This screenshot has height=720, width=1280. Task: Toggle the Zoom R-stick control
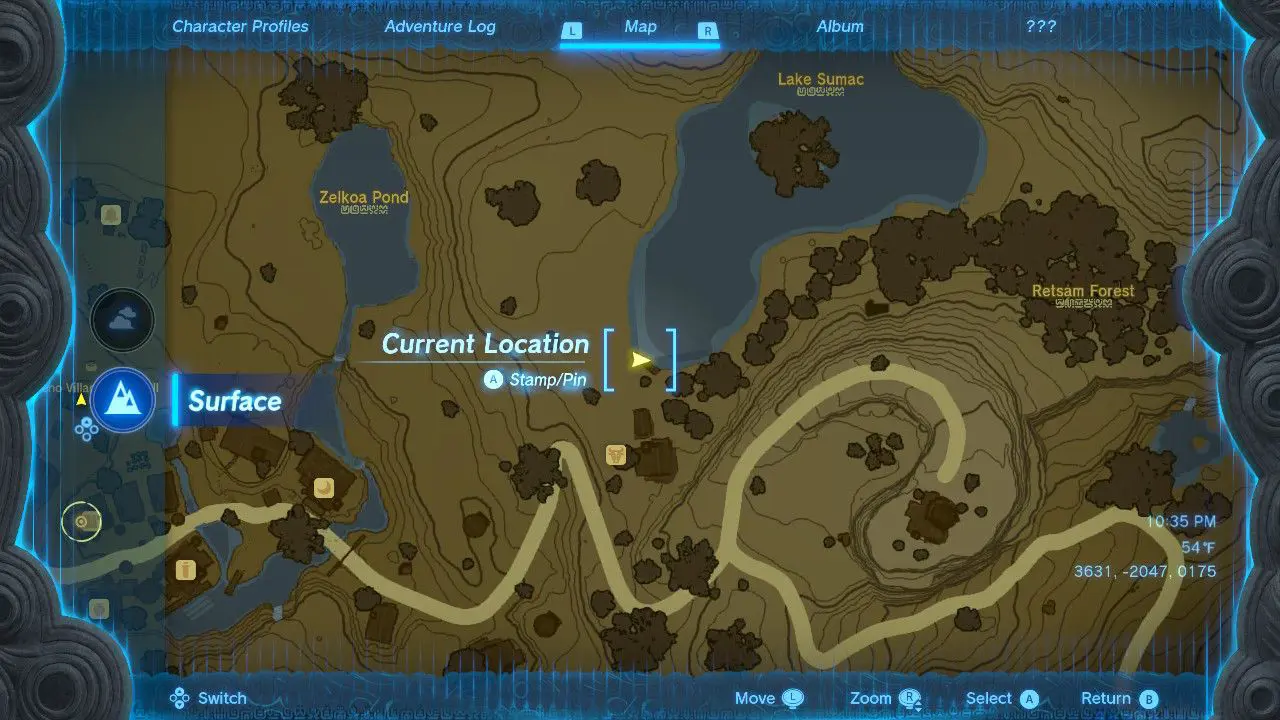881,697
